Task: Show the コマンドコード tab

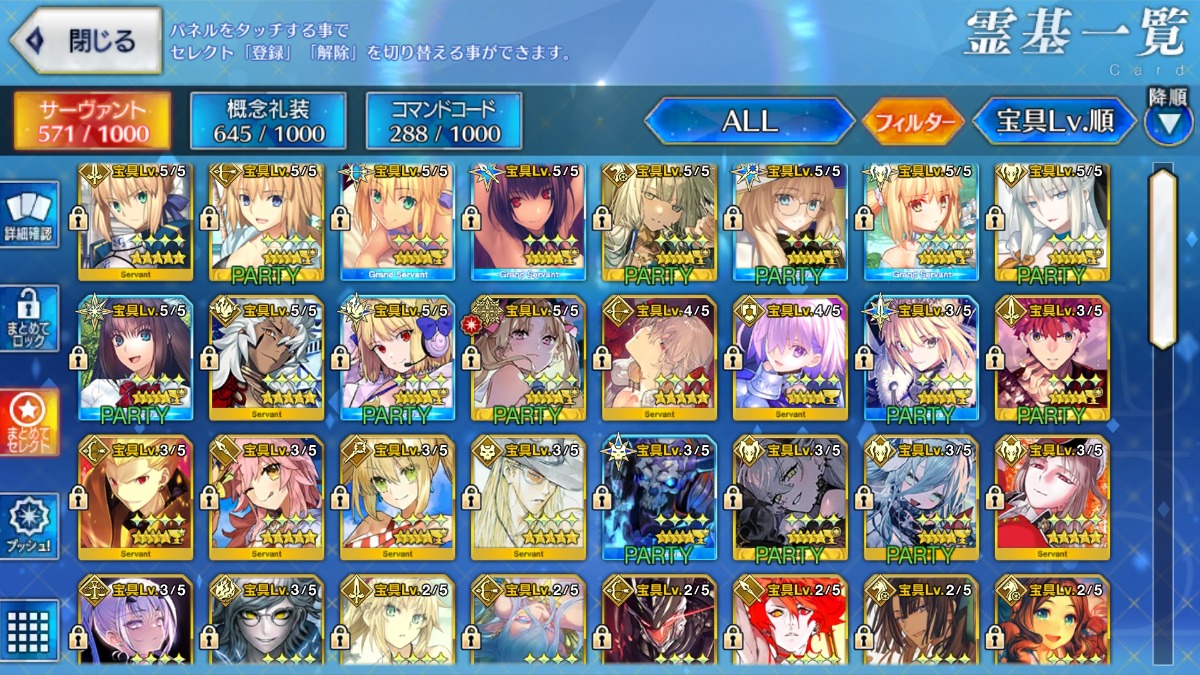Action: click(444, 121)
